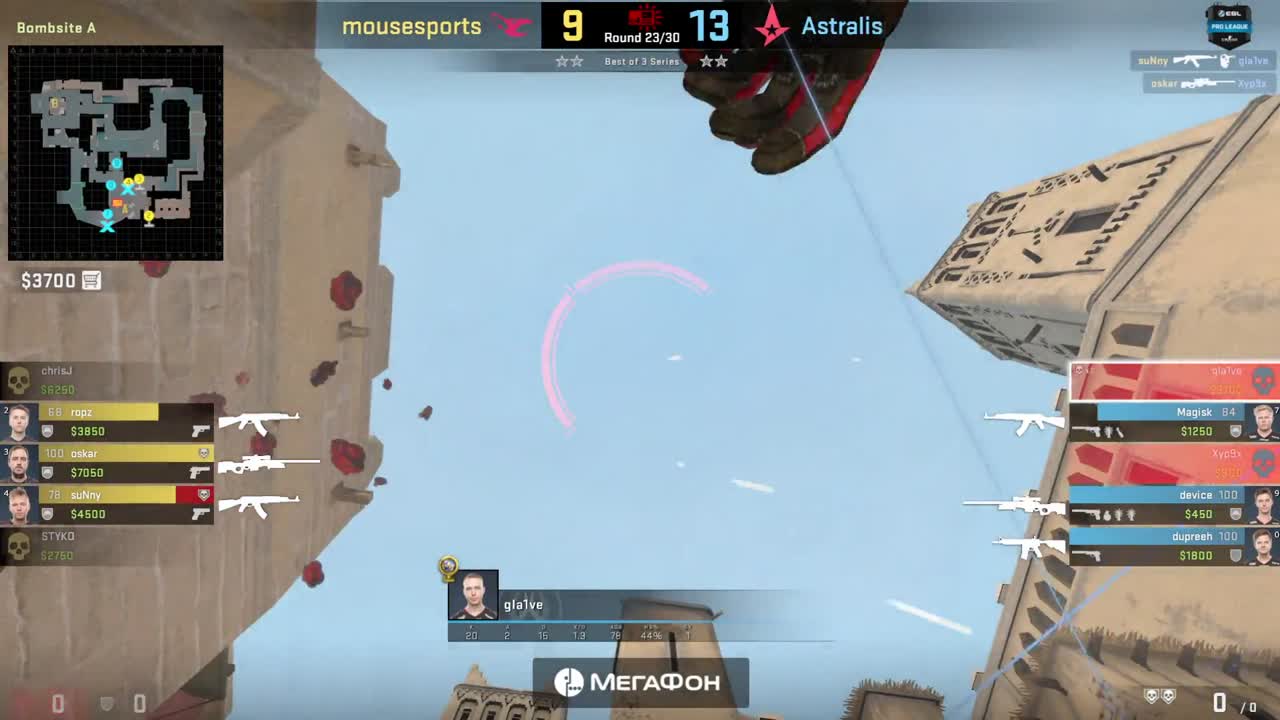The image size is (1280, 720).
Task: Expand the Best of 3 Series indicator
Action: [641, 61]
